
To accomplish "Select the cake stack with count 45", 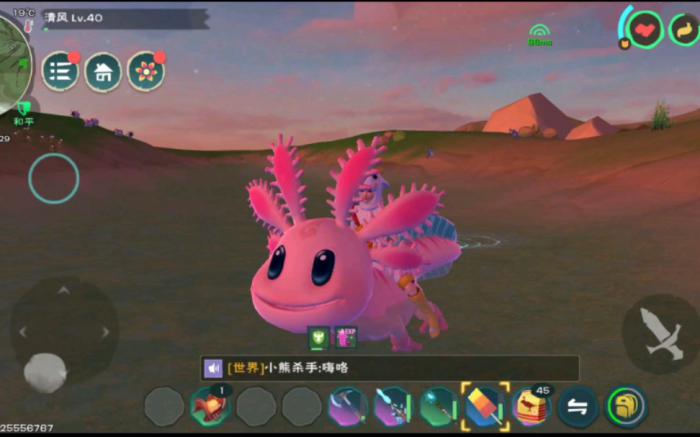I will point(531,406).
